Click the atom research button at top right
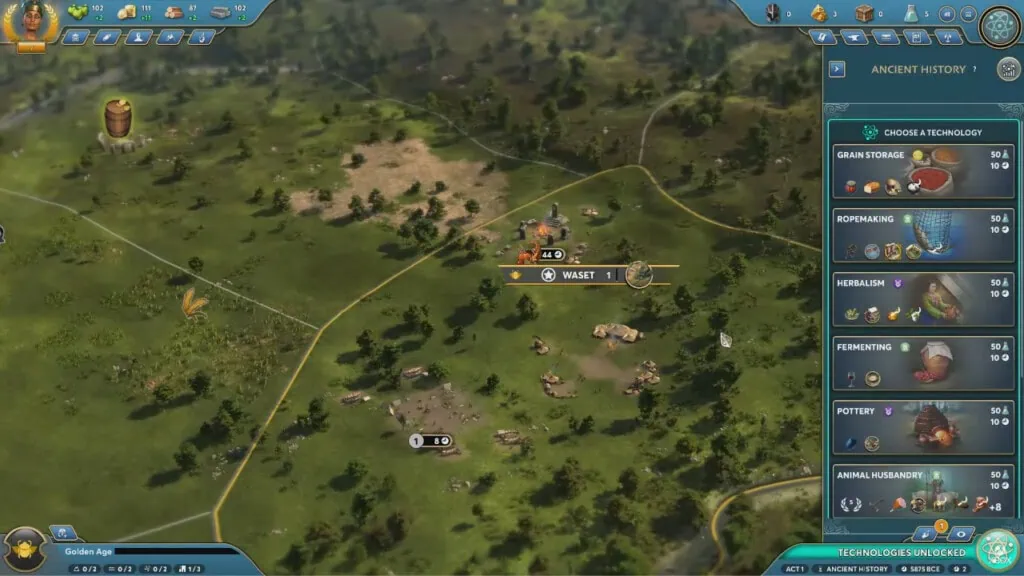Viewport: 1024px width, 576px height. (x=999, y=24)
